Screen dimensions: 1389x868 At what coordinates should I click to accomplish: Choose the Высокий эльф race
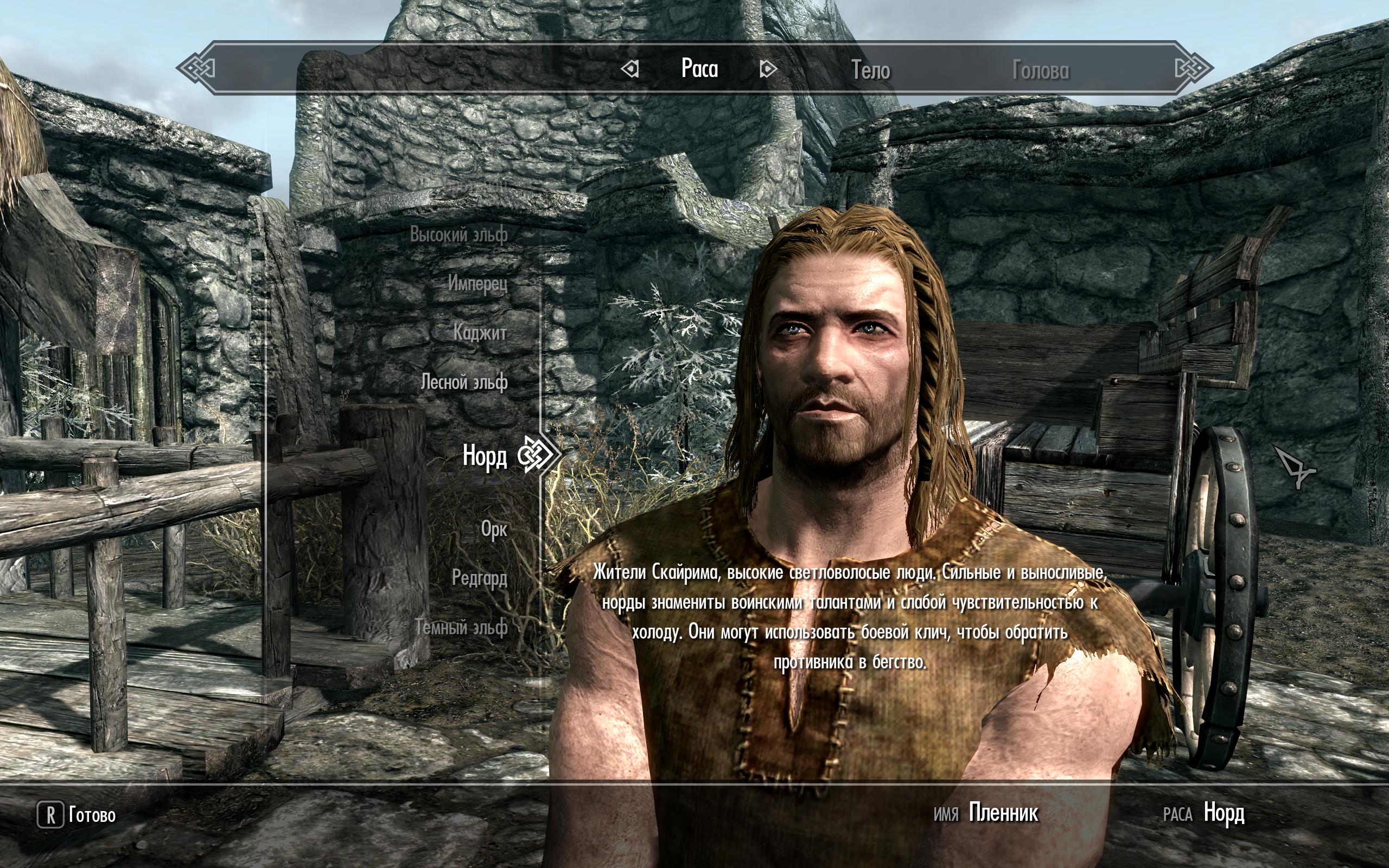[458, 234]
